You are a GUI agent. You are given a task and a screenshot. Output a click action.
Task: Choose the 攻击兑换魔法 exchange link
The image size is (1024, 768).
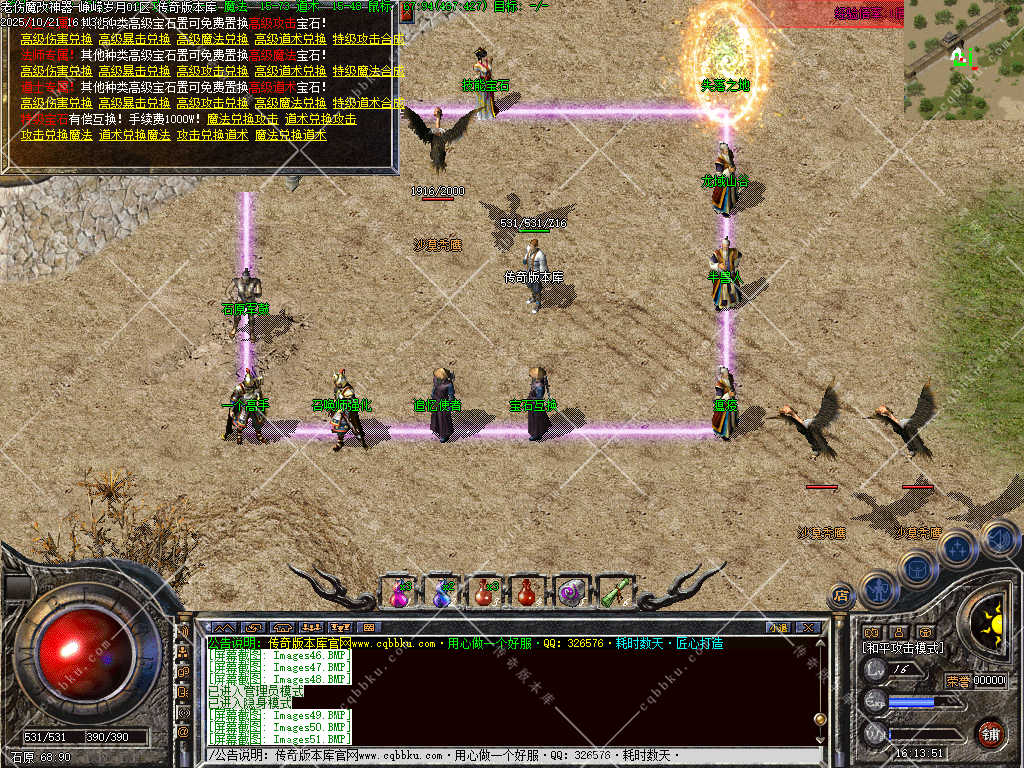click(x=56, y=135)
